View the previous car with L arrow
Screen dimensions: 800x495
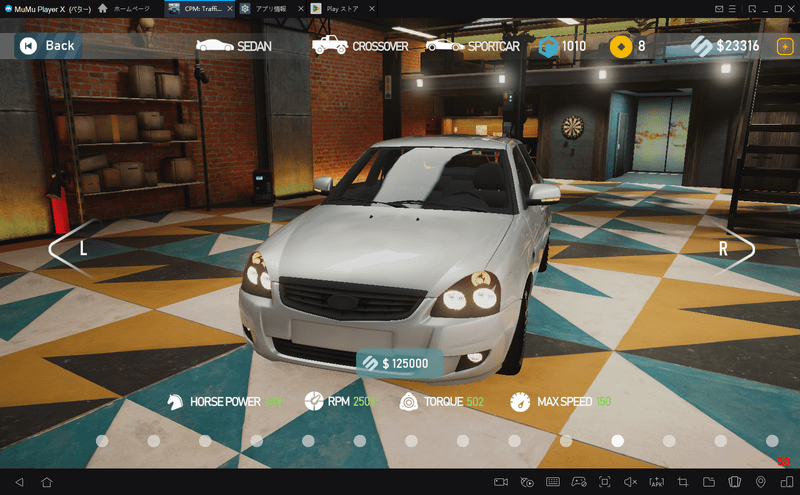click(x=75, y=250)
